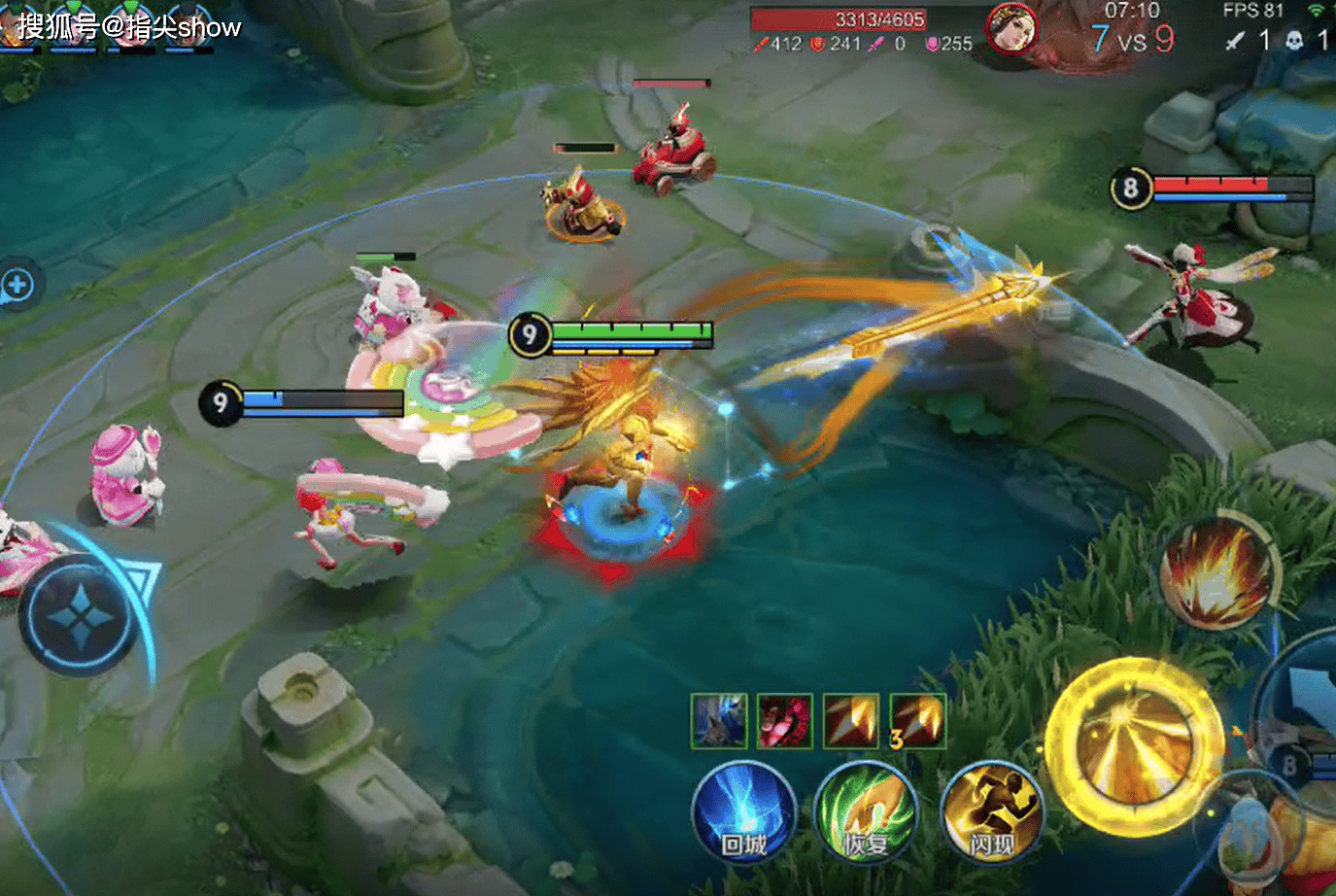
Task: Trigger the glowing golden skill button
Action: 1135,746
